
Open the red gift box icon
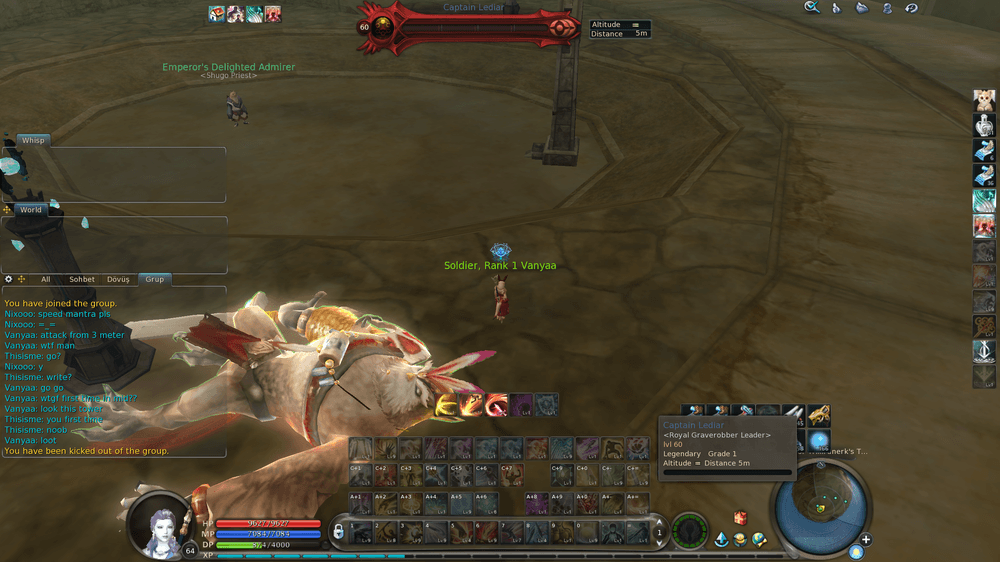(x=740, y=518)
